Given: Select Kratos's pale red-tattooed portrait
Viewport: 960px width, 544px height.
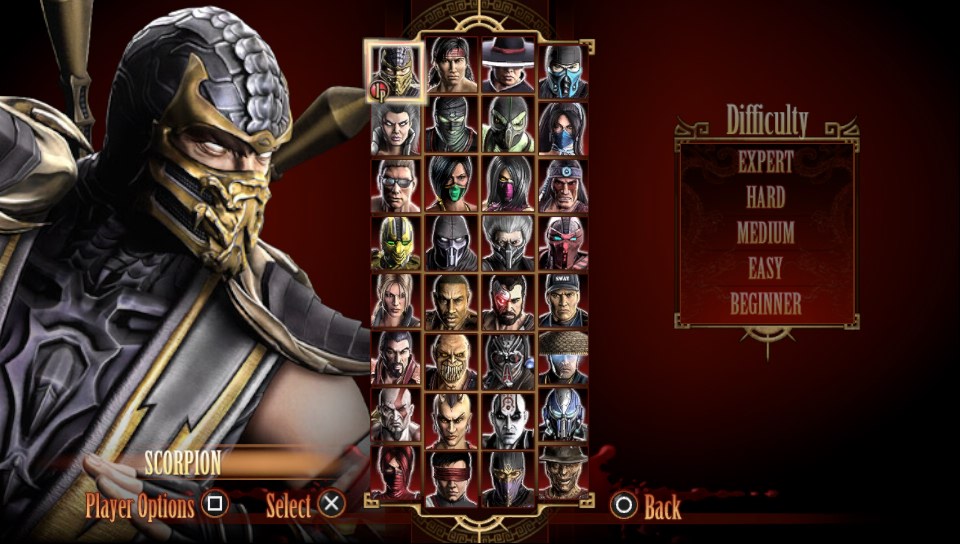Looking at the screenshot, I should 396,415.
